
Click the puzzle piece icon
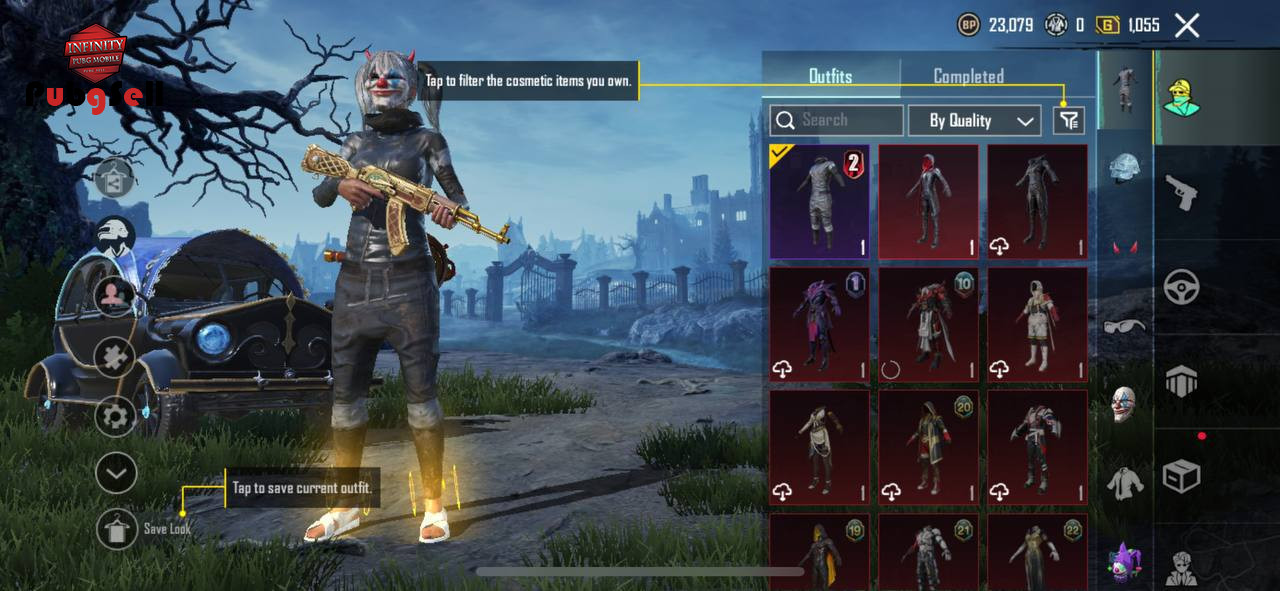(x=116, y=357)
